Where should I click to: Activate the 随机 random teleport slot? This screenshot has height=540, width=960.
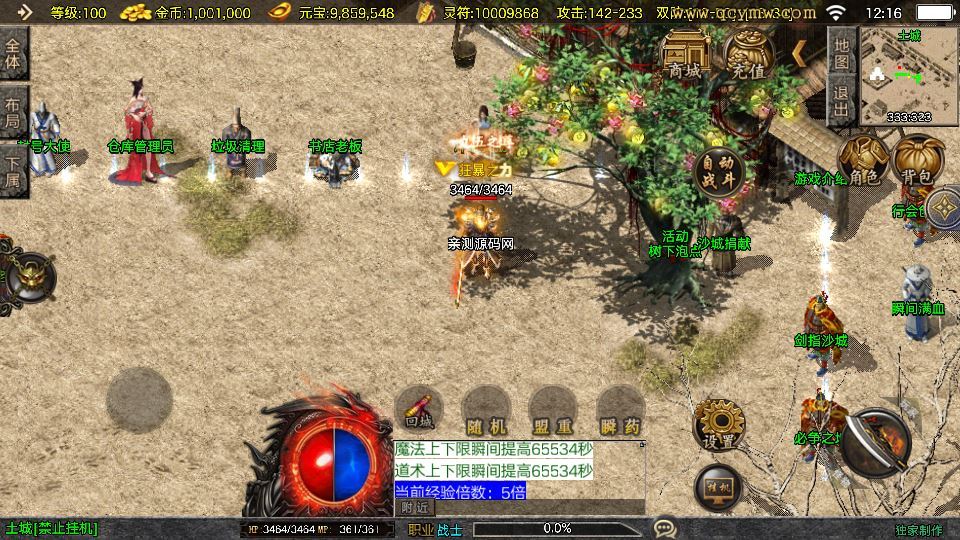tap(483, 411)
